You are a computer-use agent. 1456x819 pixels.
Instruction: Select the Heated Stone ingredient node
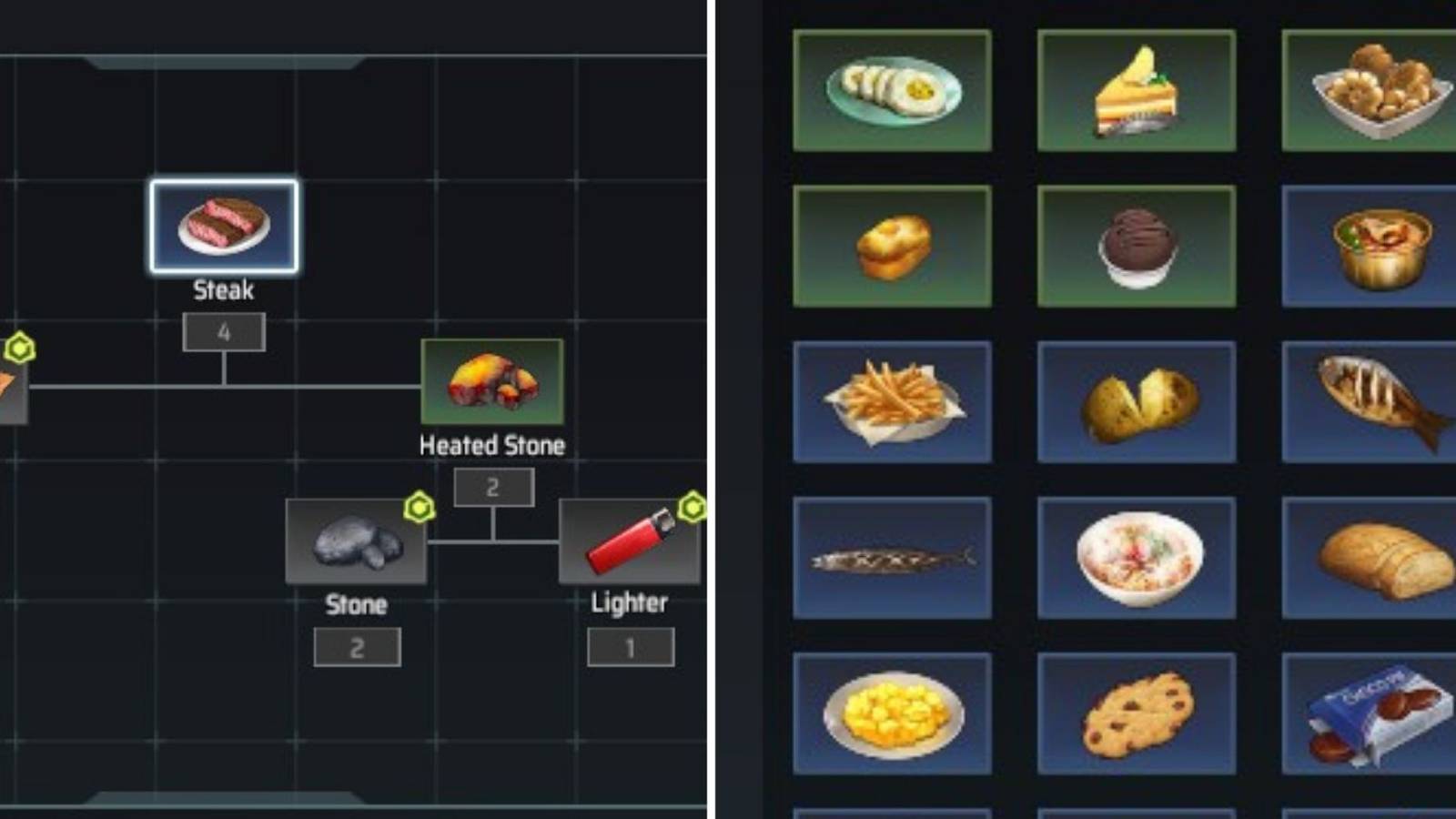(x=491, y=385)
